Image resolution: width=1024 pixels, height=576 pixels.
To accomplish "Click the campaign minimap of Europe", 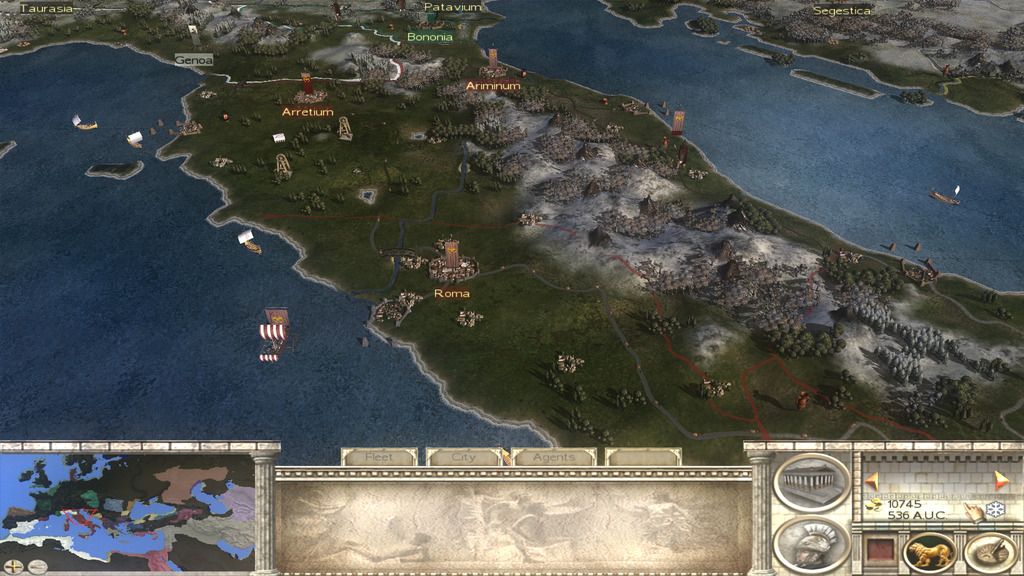I will [x=128, y=507].
